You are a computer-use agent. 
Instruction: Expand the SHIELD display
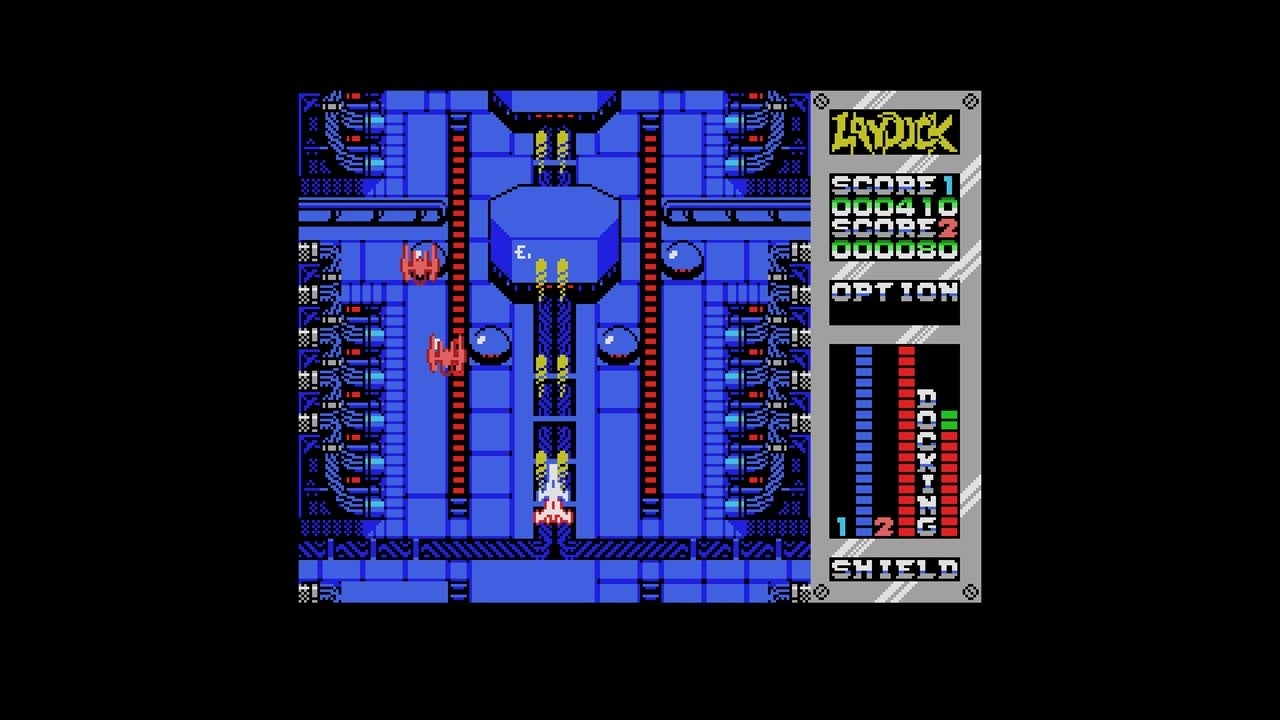tap(895, 570)
